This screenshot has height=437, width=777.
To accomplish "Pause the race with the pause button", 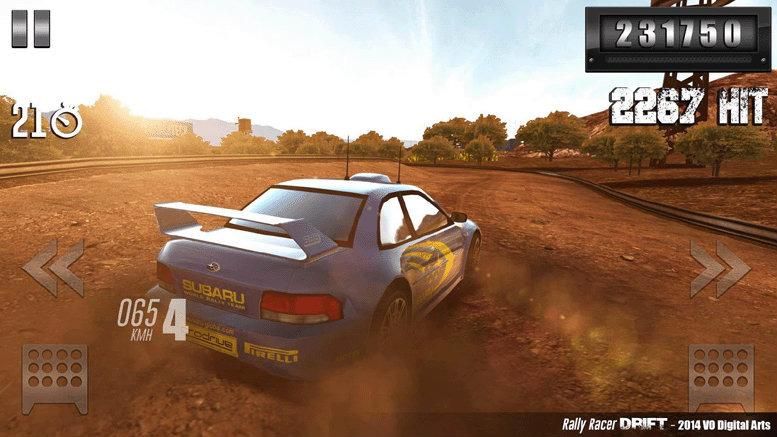I will (30, 28).
